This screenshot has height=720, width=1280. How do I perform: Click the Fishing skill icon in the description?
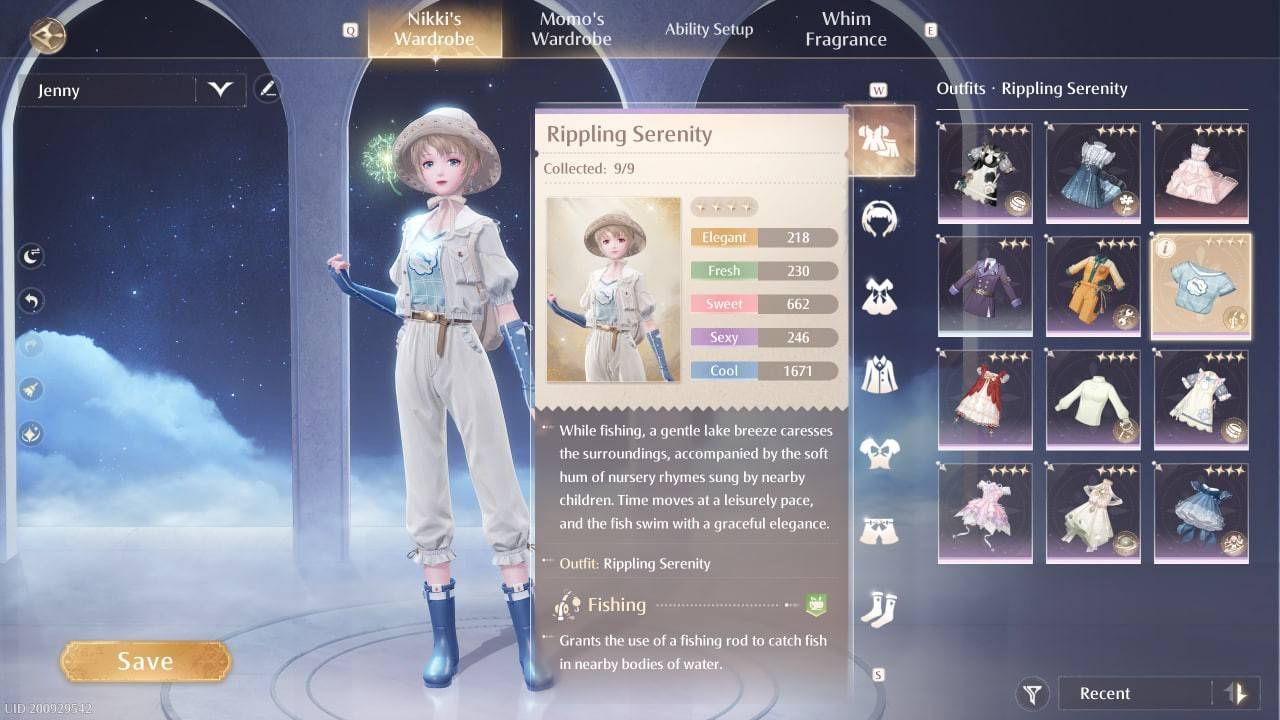[568, 605]
